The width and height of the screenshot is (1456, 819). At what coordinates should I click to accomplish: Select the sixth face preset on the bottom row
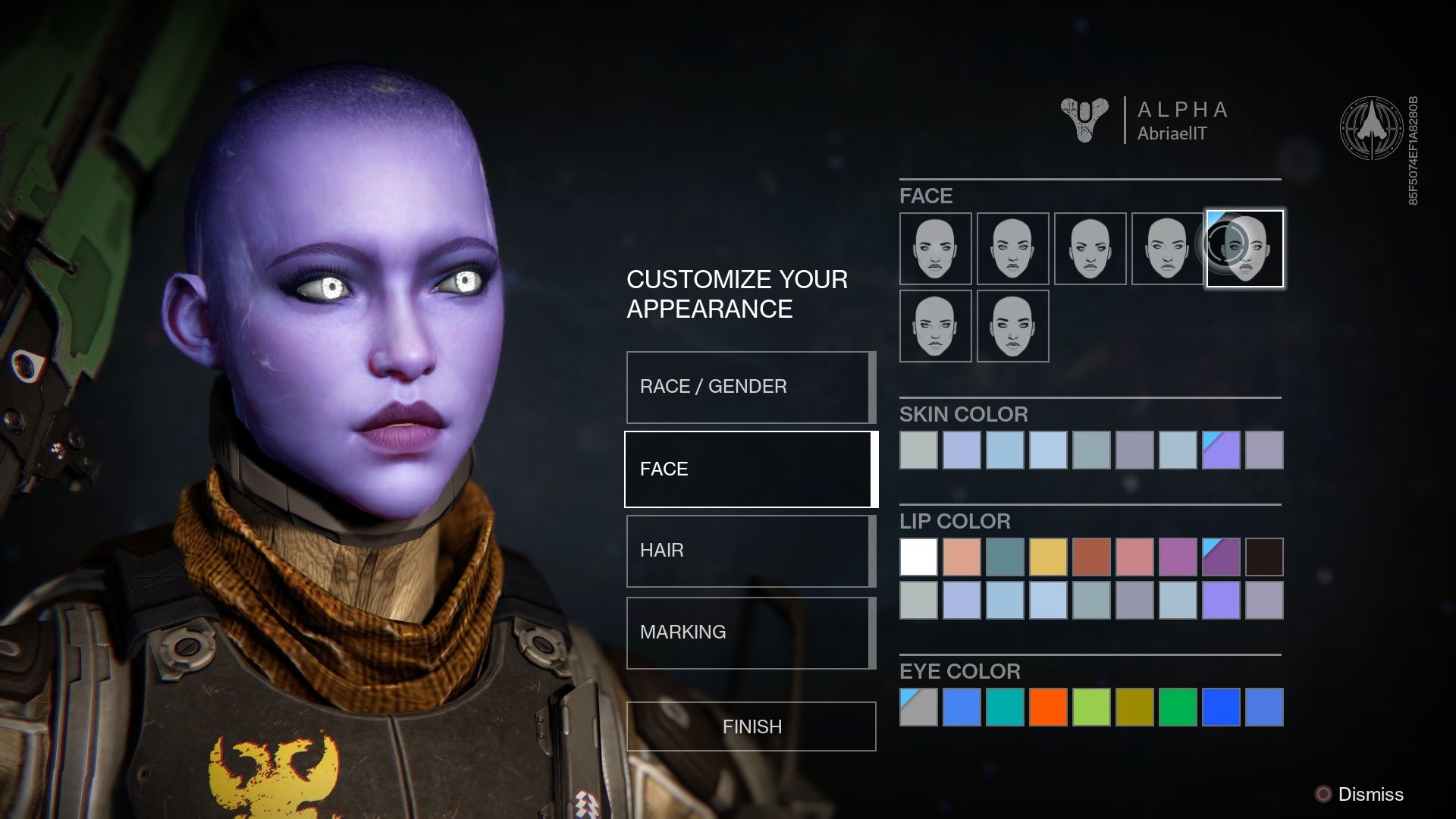(935, 326)
